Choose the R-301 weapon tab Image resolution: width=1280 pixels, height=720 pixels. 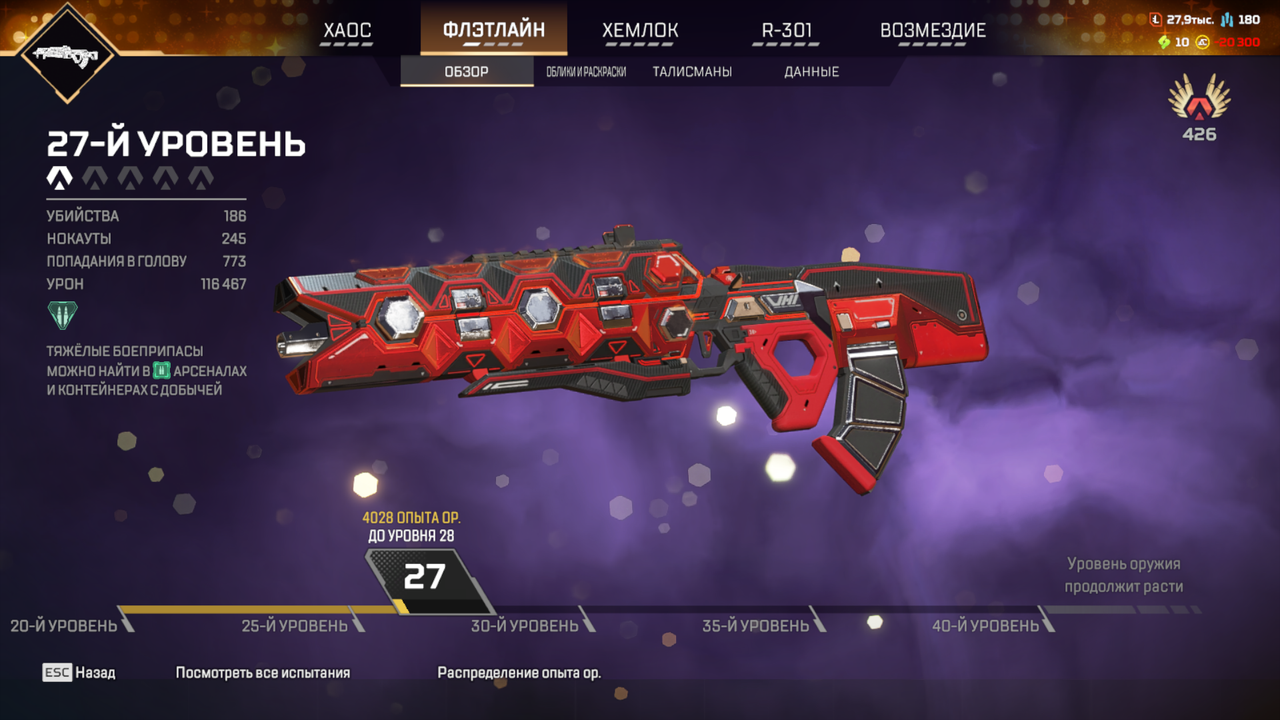click(x=787, y=30)
